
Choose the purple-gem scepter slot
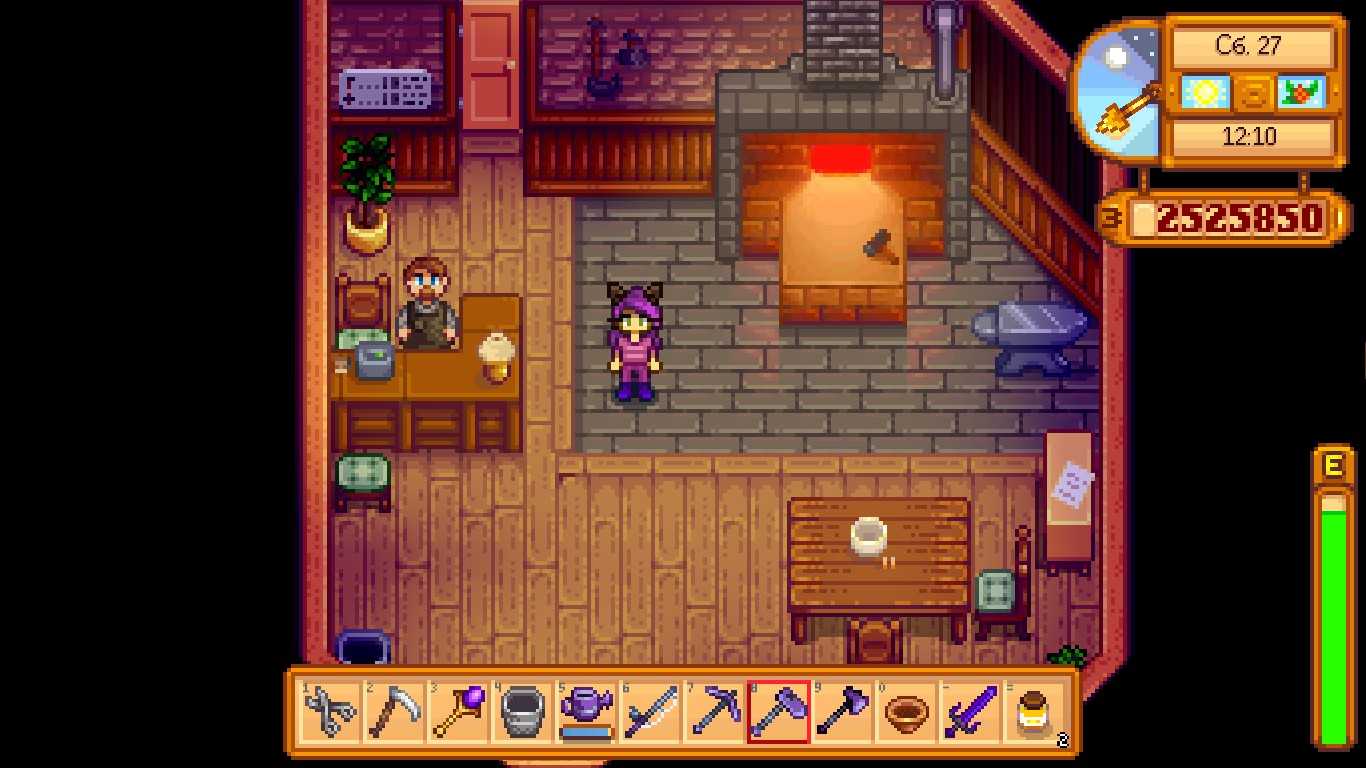[x=458, y=712]
